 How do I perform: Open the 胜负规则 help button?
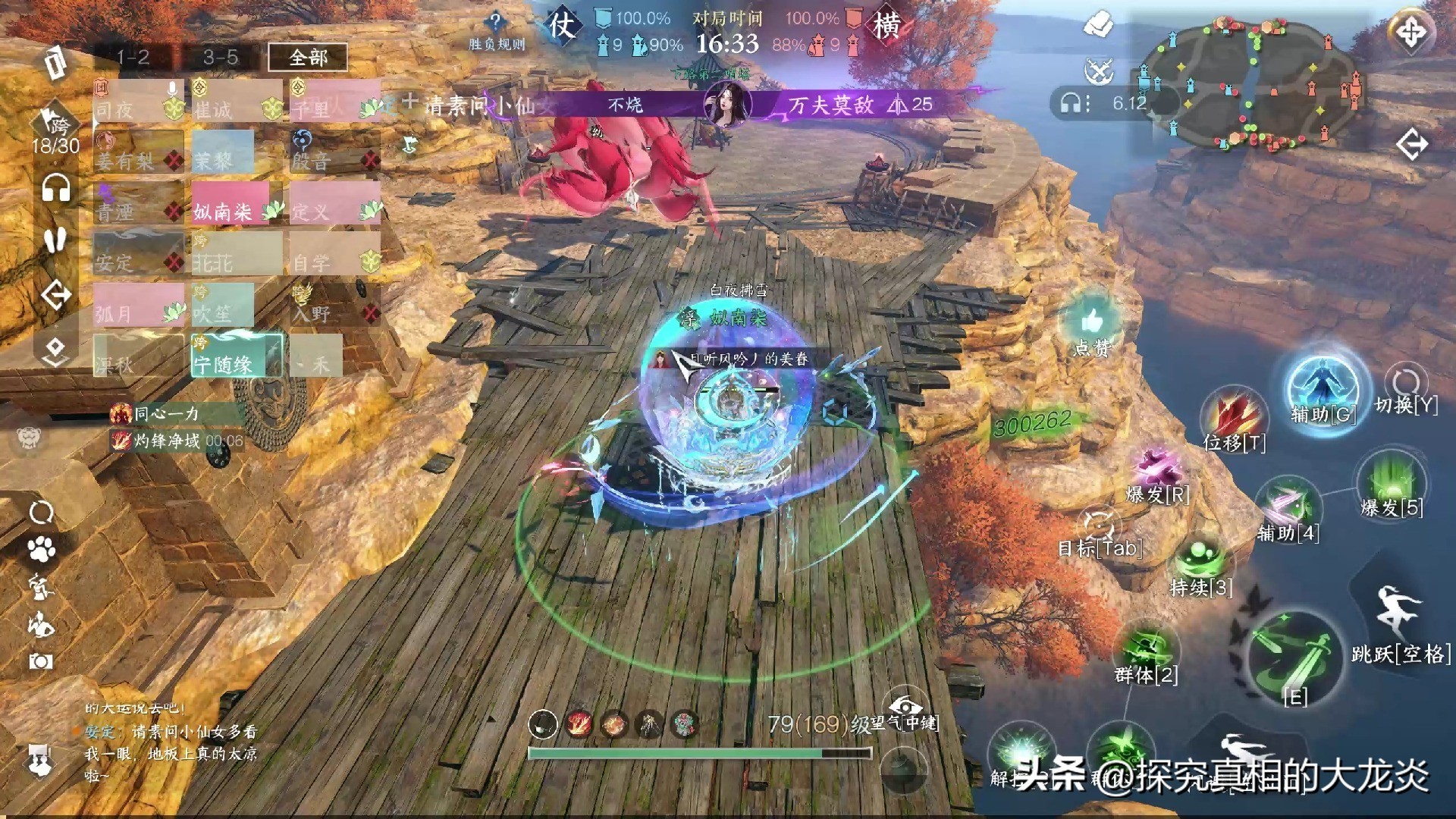click(x=496, y=31)
